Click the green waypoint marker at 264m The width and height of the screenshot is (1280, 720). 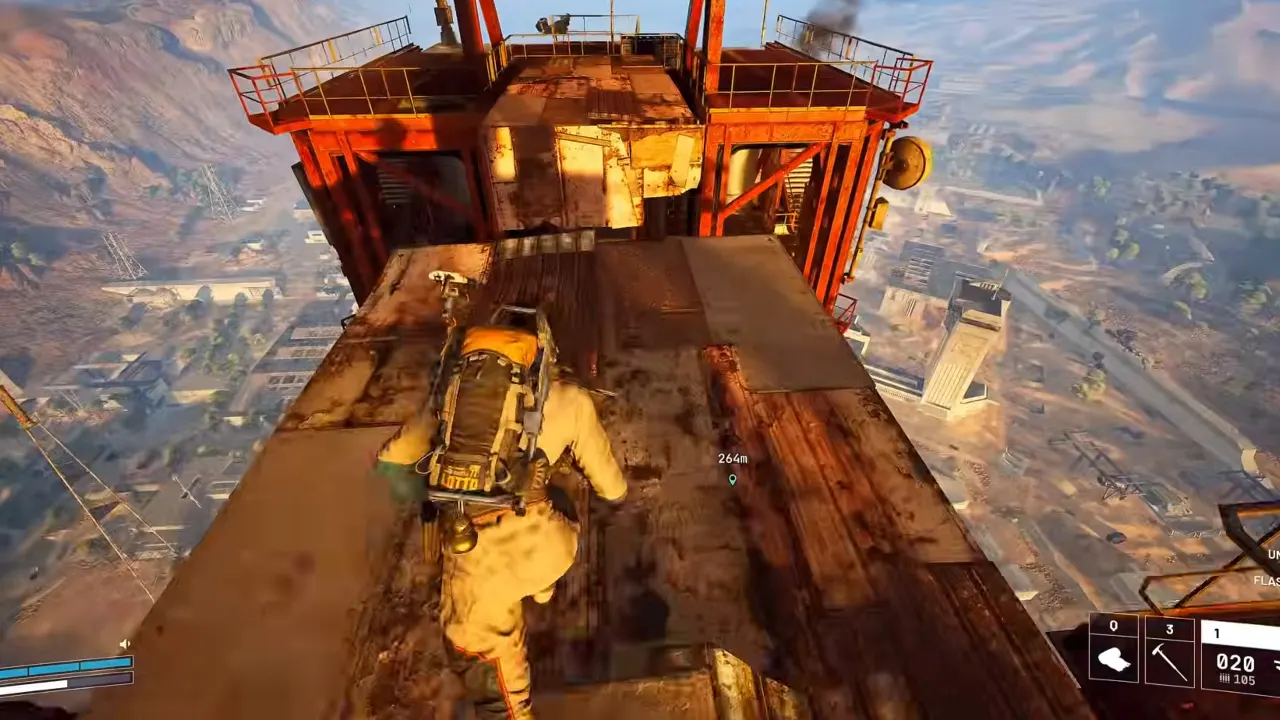pos(732,480)
